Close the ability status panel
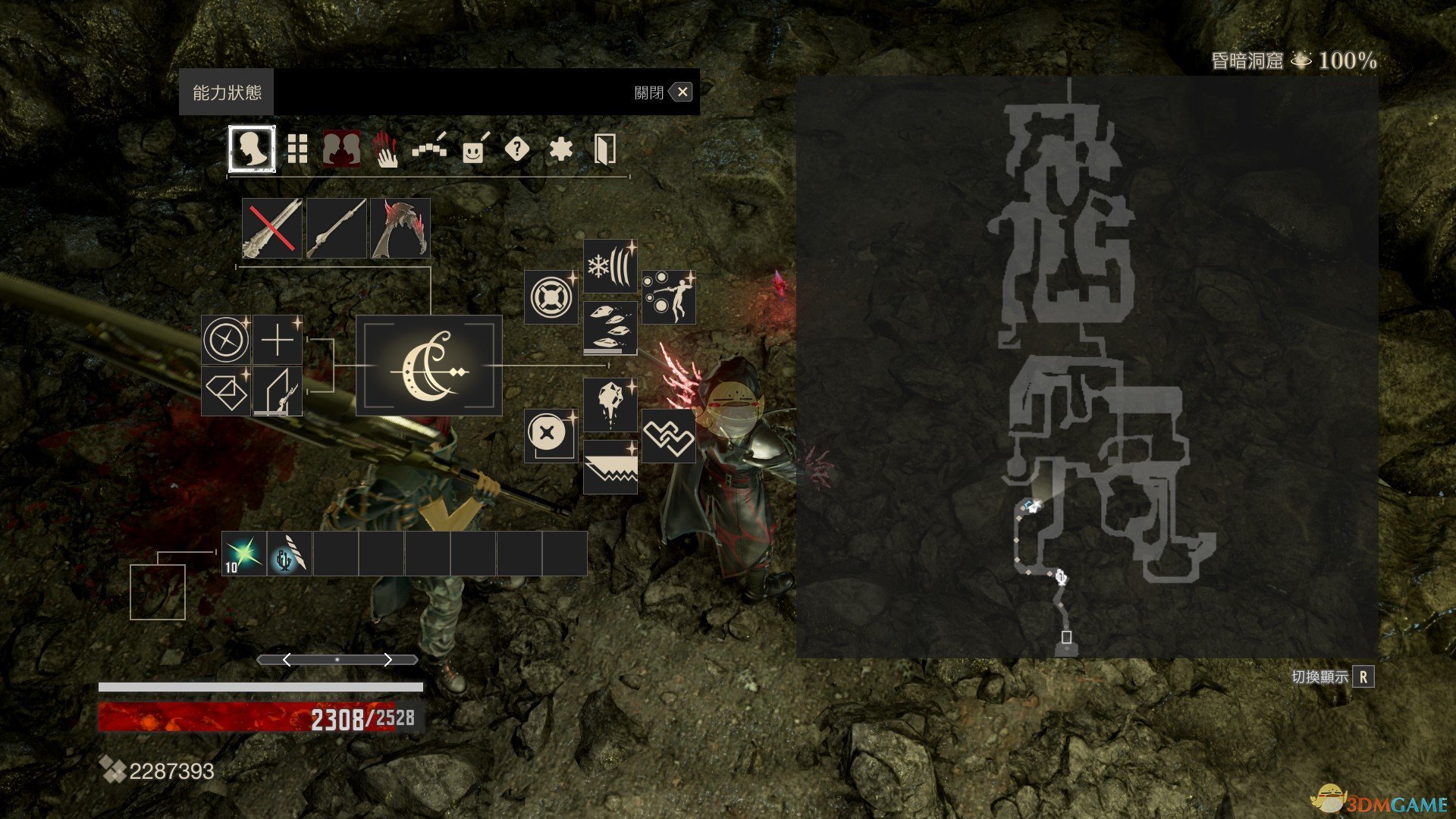This screenshot has height=819, width=1456. 682,93
